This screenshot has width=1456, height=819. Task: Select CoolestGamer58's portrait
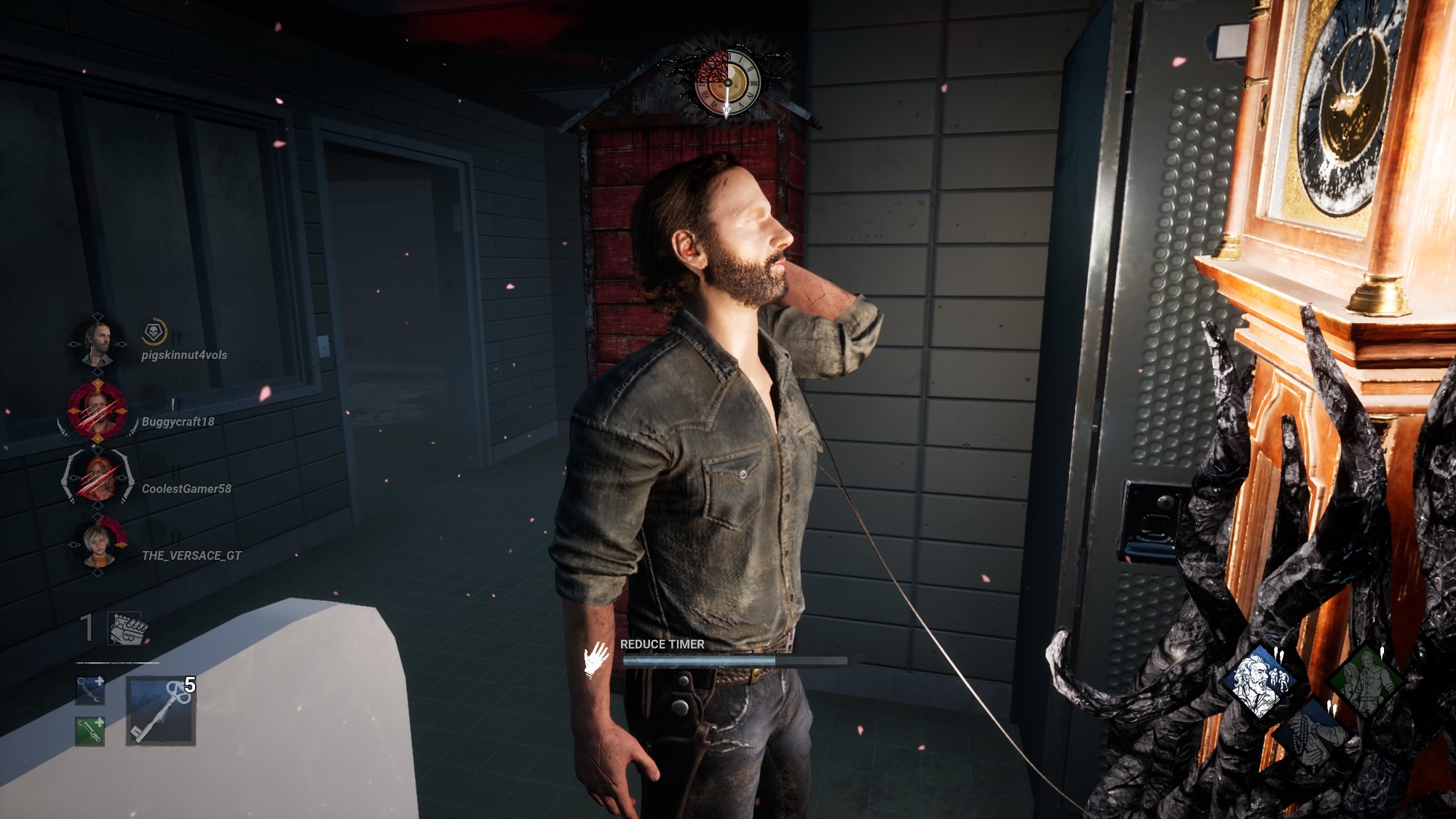(98, 478)
